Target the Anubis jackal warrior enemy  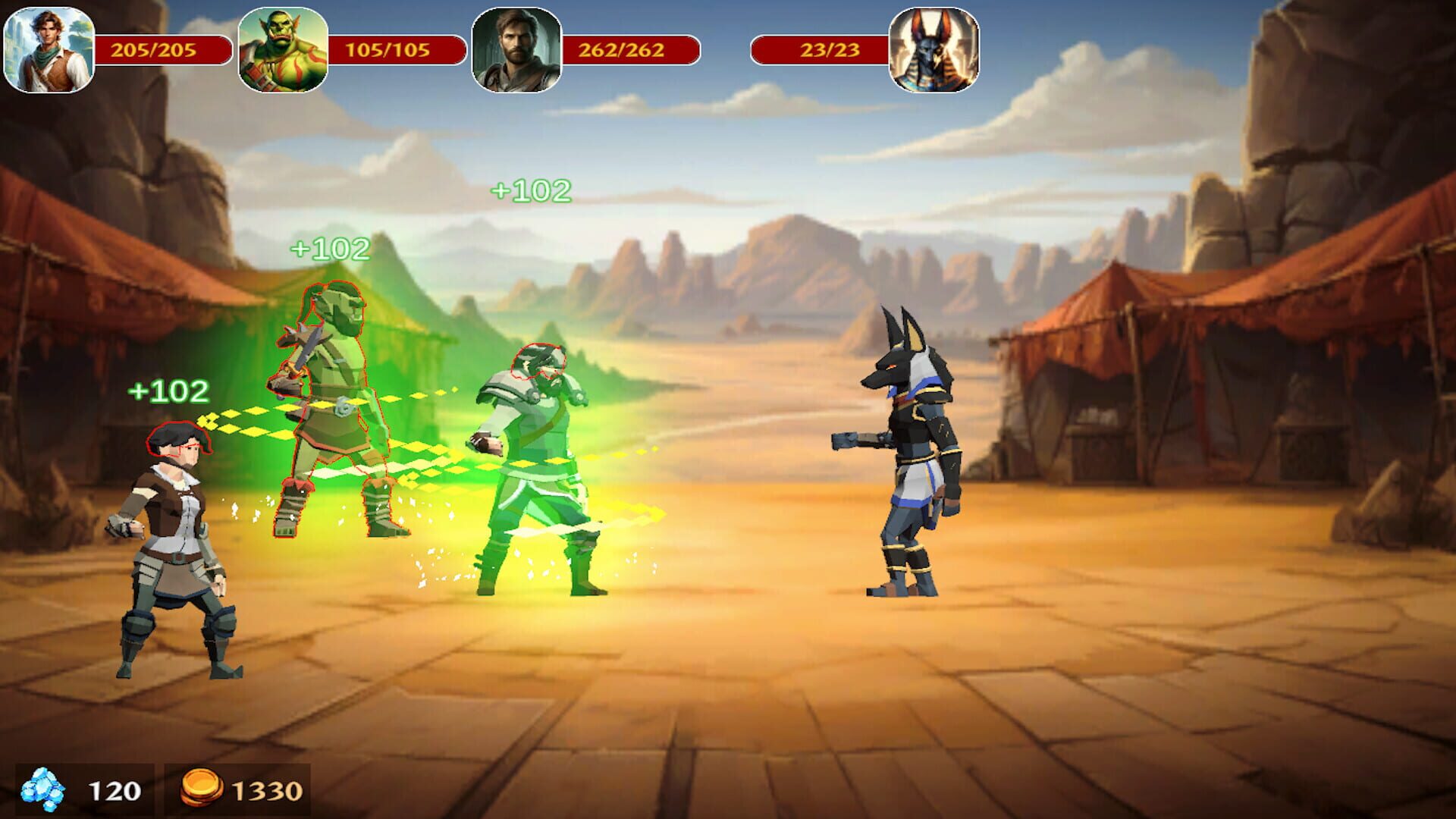(910, 455)
